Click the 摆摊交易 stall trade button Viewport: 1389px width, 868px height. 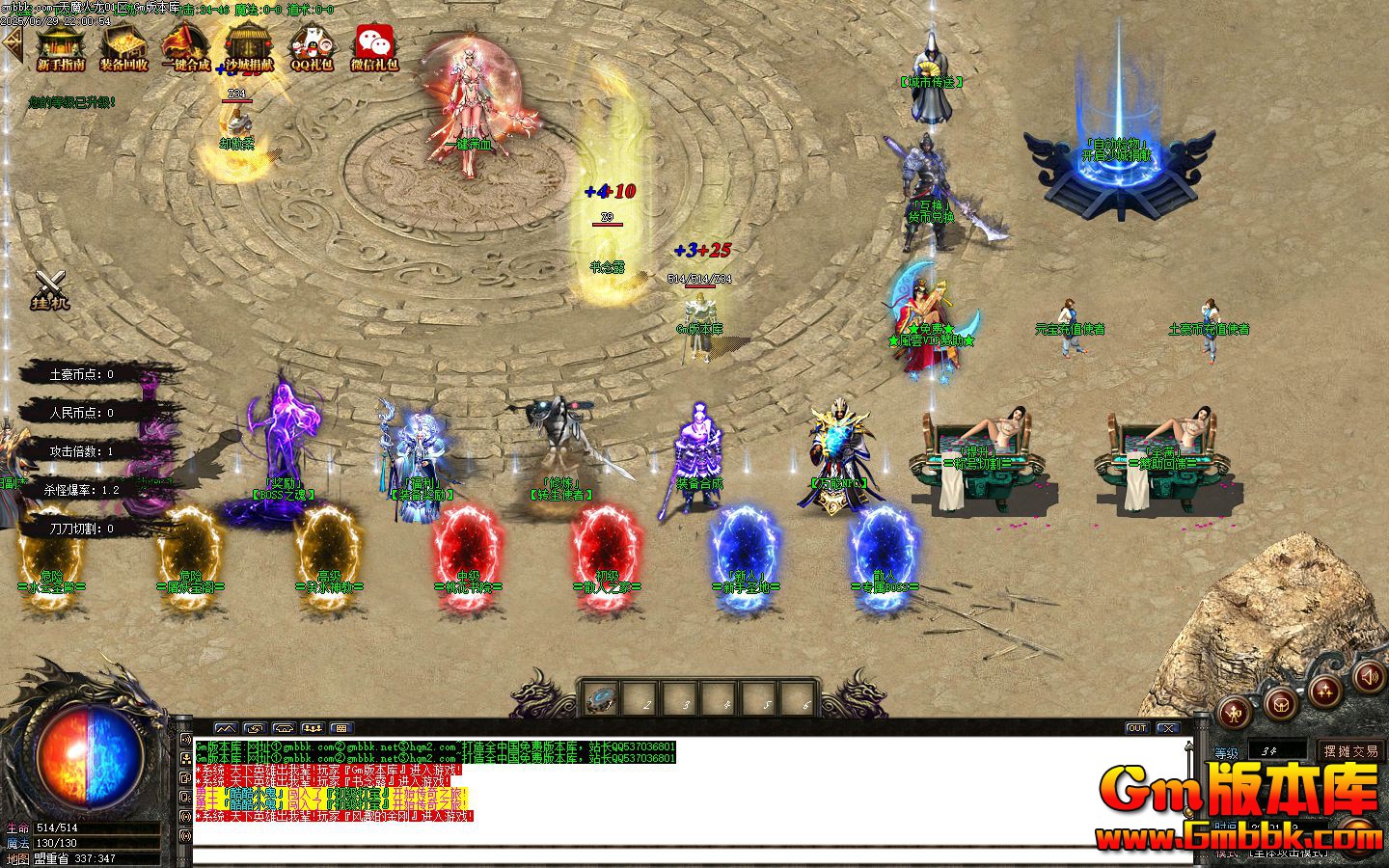coord(1352,751)
